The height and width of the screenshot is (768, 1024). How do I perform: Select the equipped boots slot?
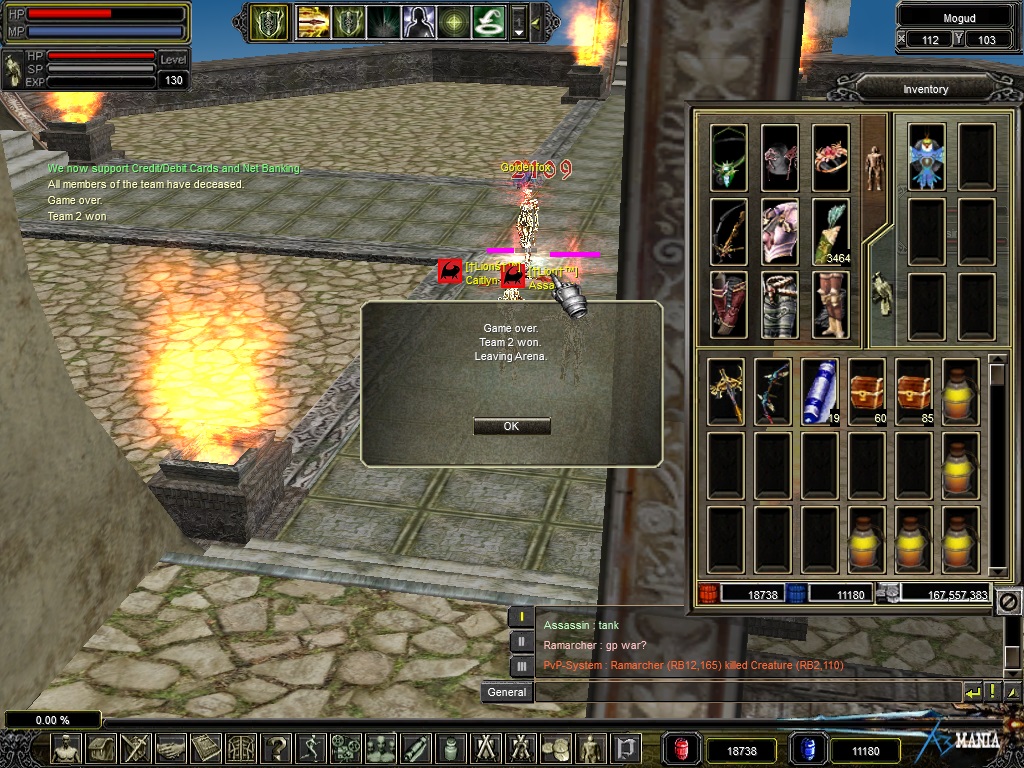point(830,305)
